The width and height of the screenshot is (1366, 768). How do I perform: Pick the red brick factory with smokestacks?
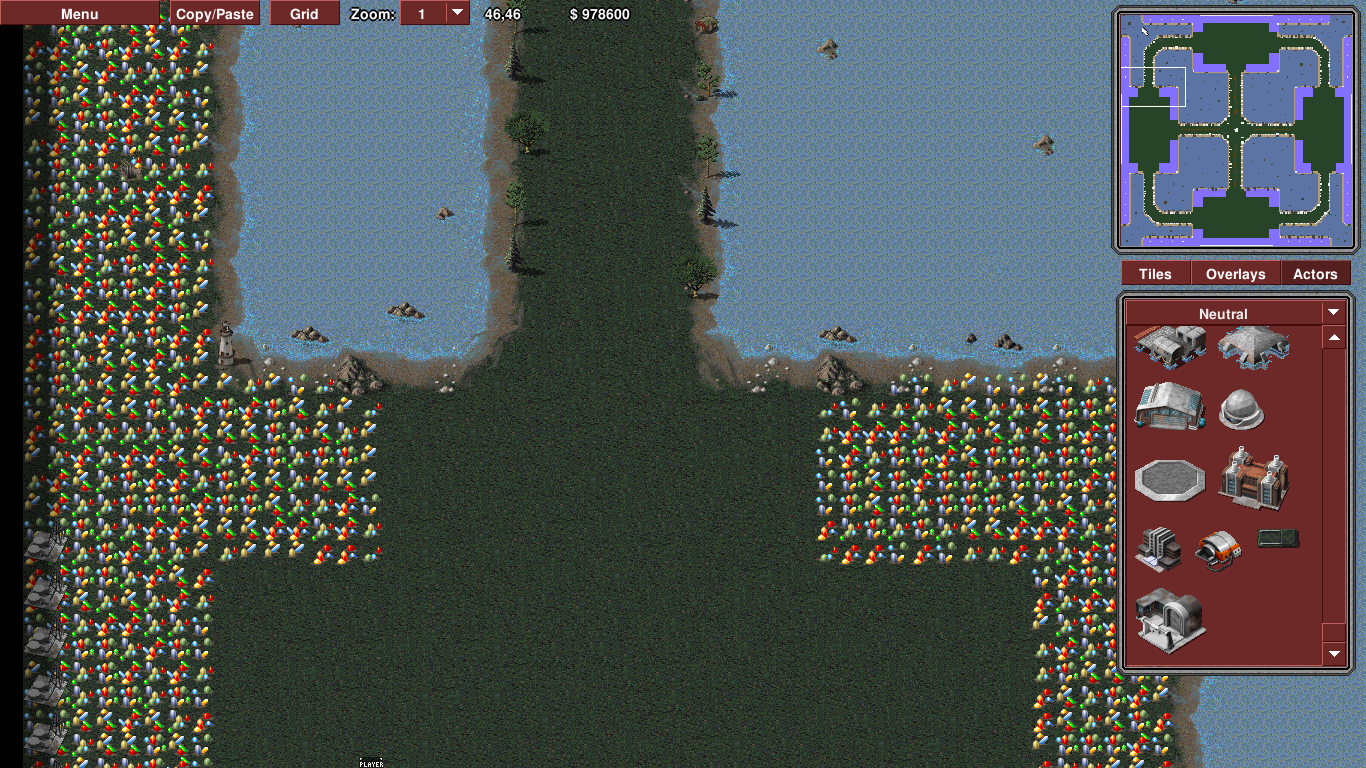(1254, 476)
